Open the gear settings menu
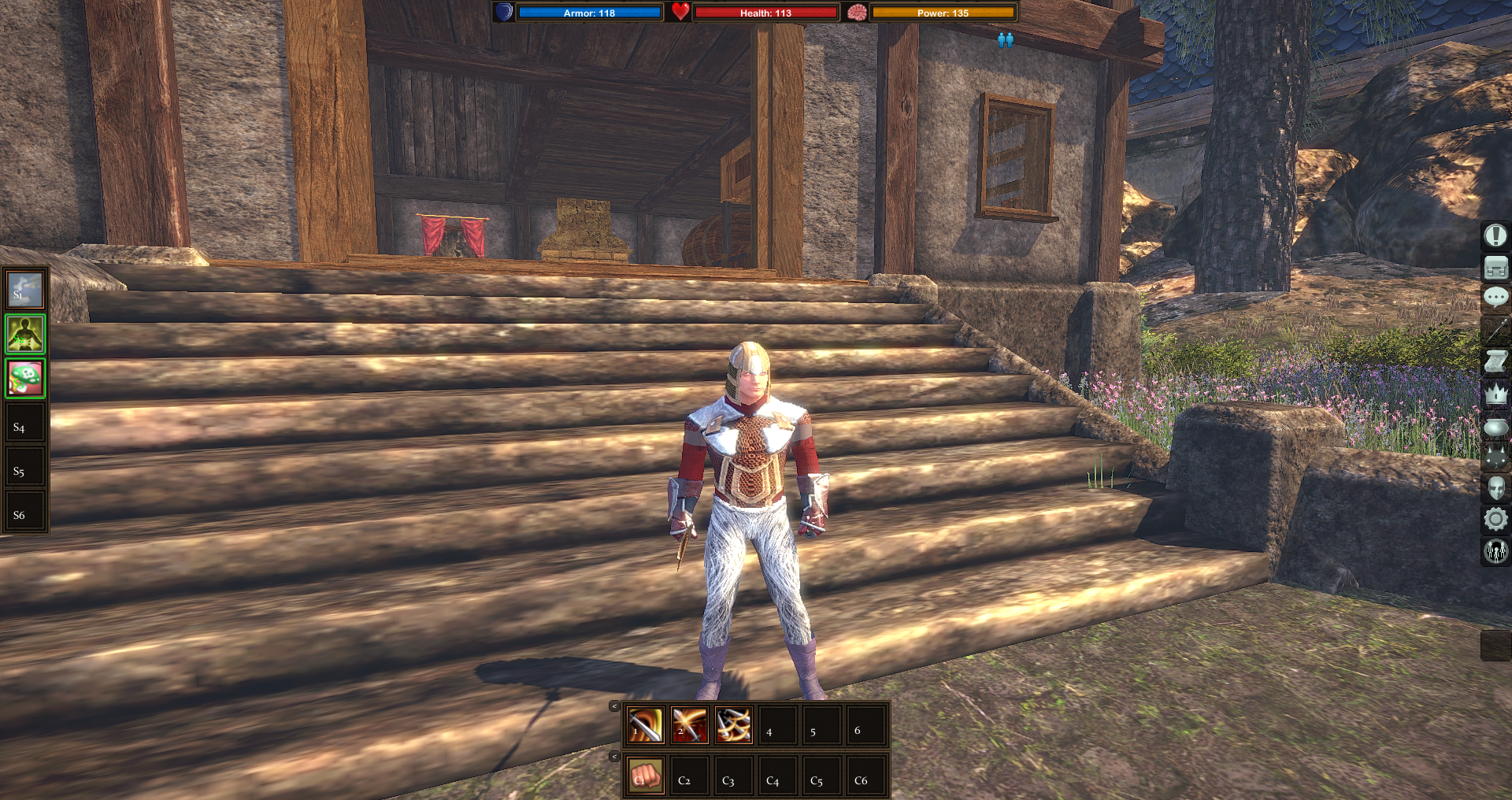 1495,519
